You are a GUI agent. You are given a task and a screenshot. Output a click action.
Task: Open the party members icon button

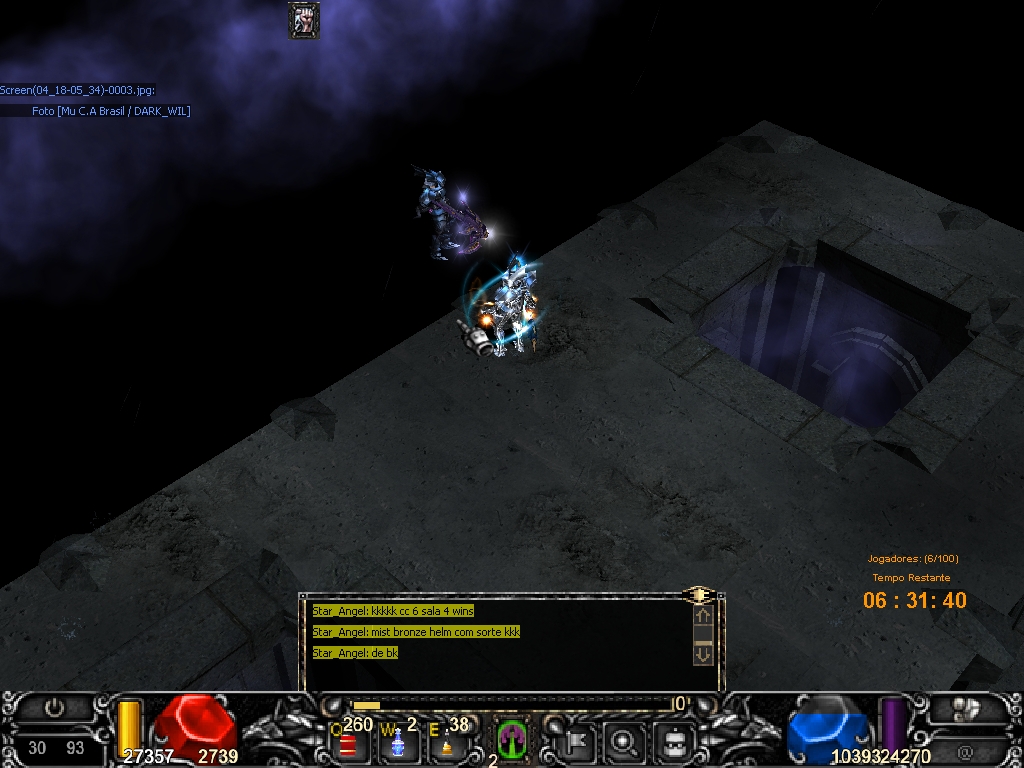[967, 709]
